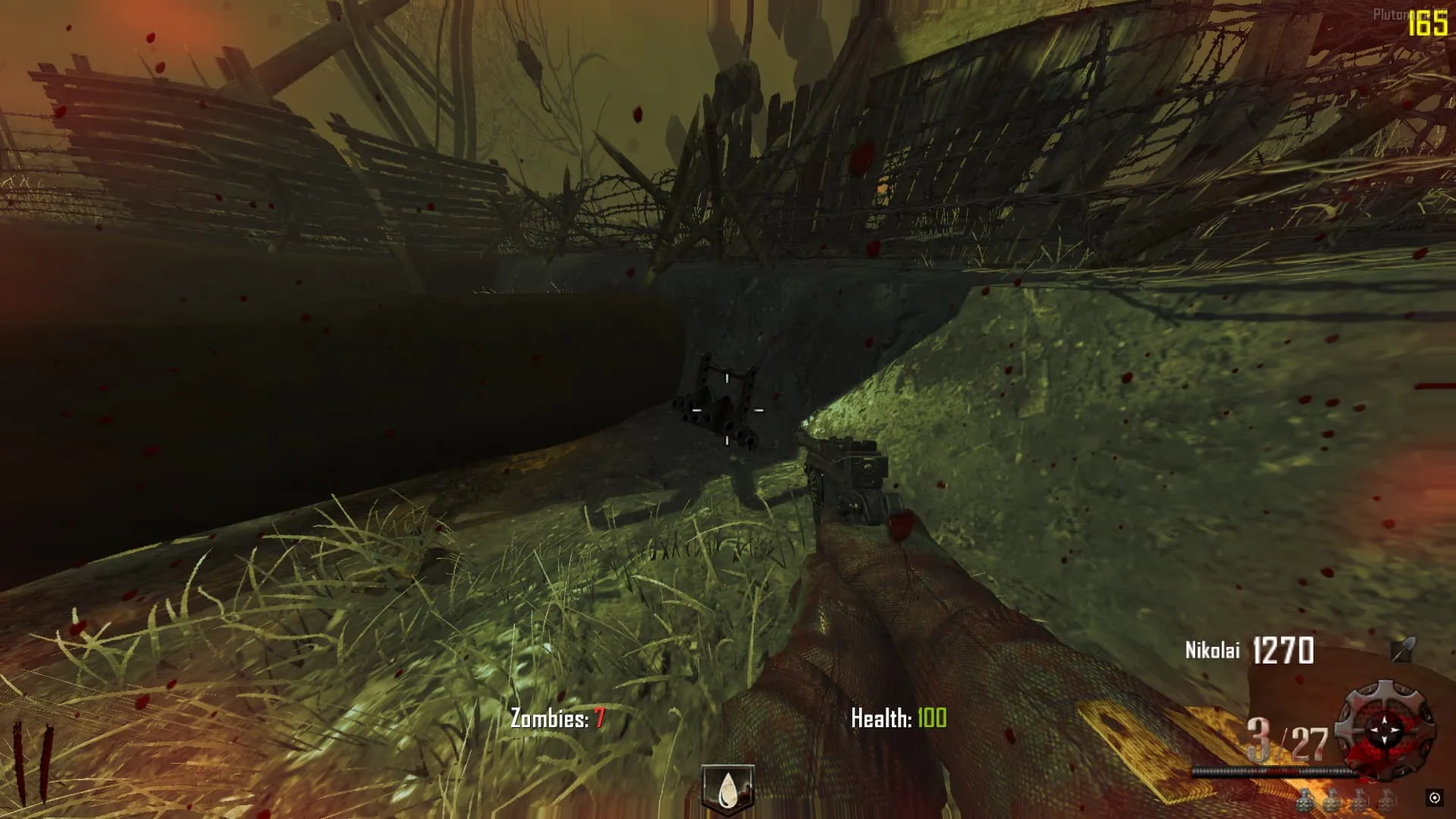Screen dimensions: 1456x819
Task: Select the shovel icon beside Nikolai's score
Action: (1402, 650)
